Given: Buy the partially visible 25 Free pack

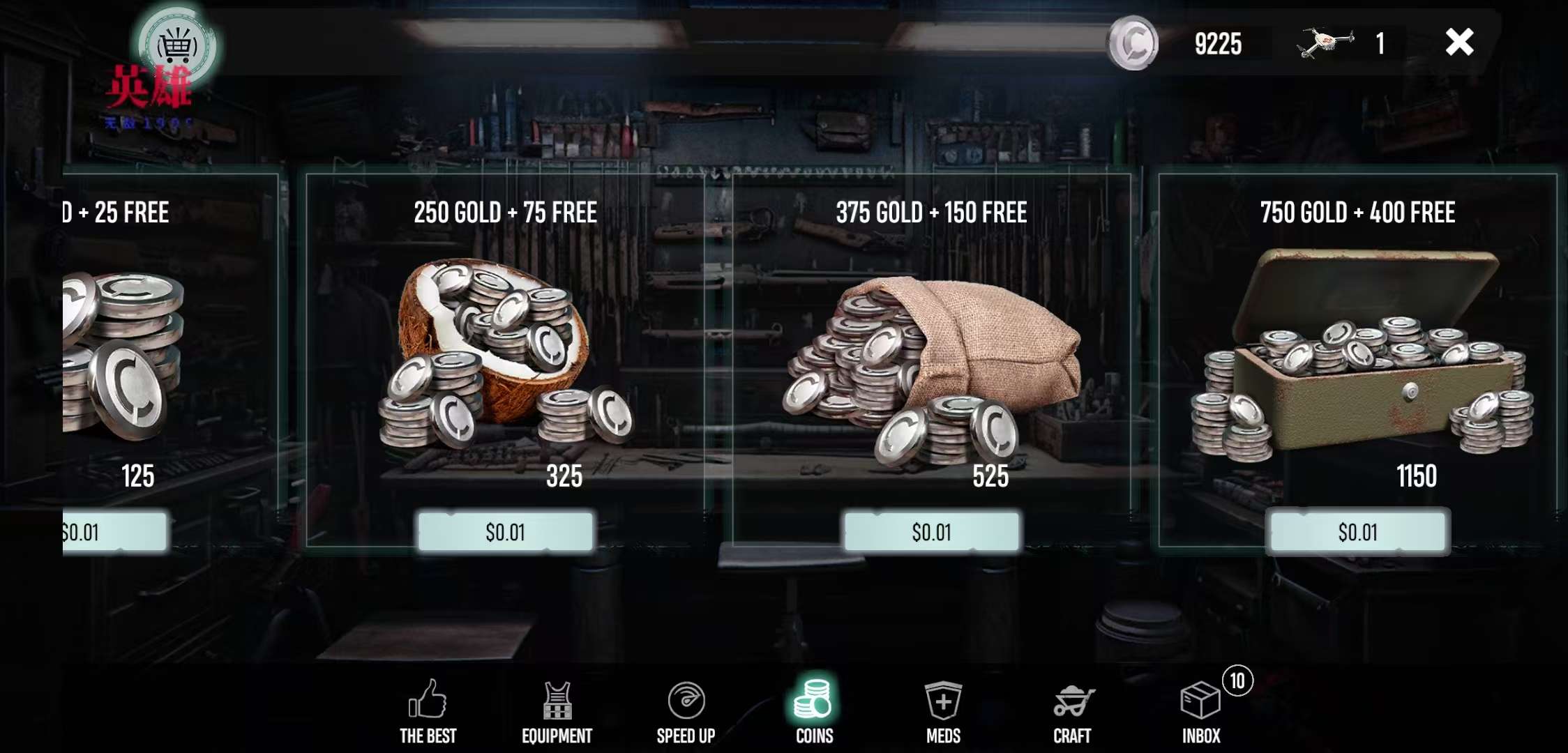Looking at the screenshot, I should pos(114,532).
